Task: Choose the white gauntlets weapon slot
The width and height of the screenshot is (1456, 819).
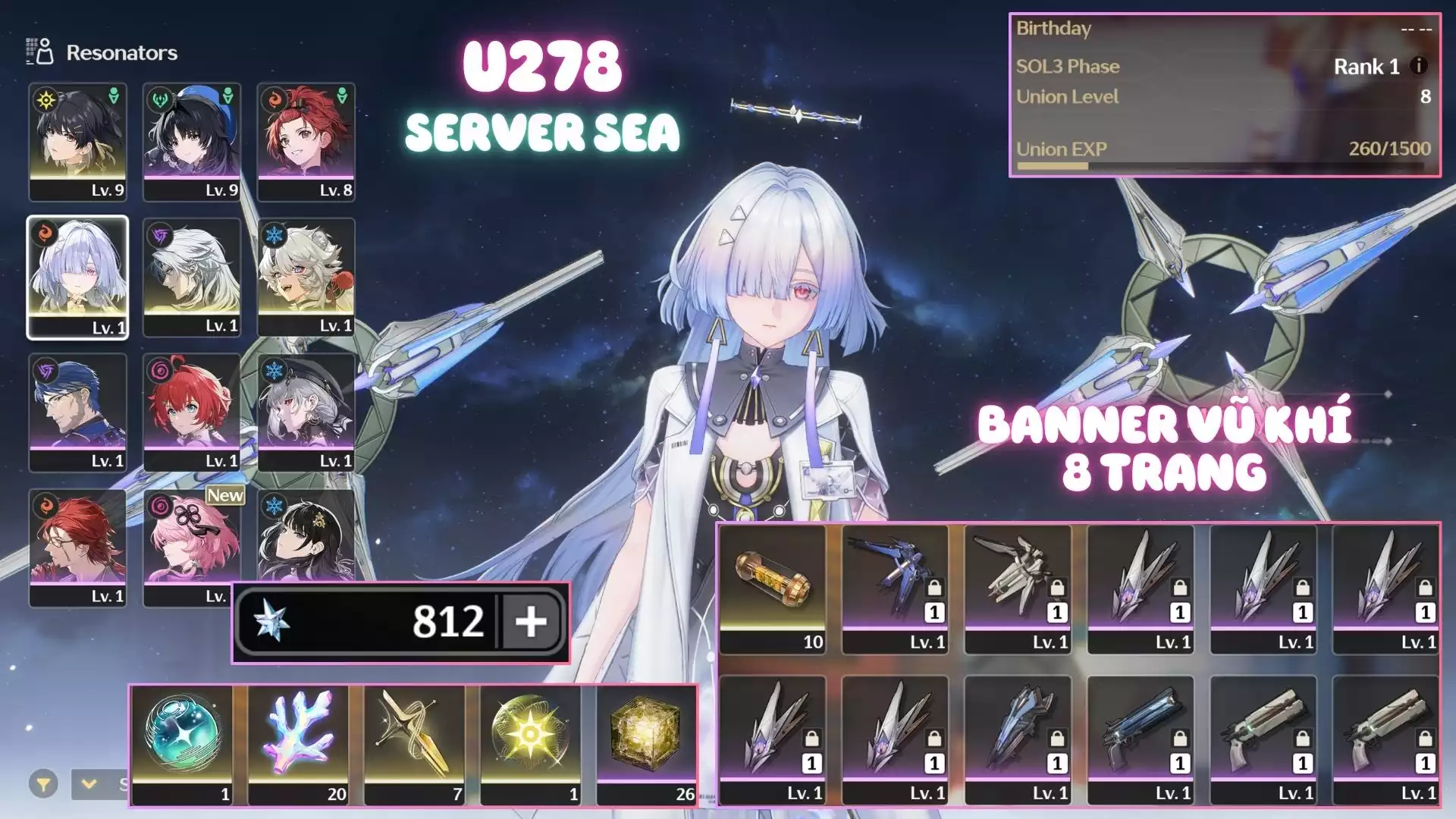Action: click(x=1018, y=588)
